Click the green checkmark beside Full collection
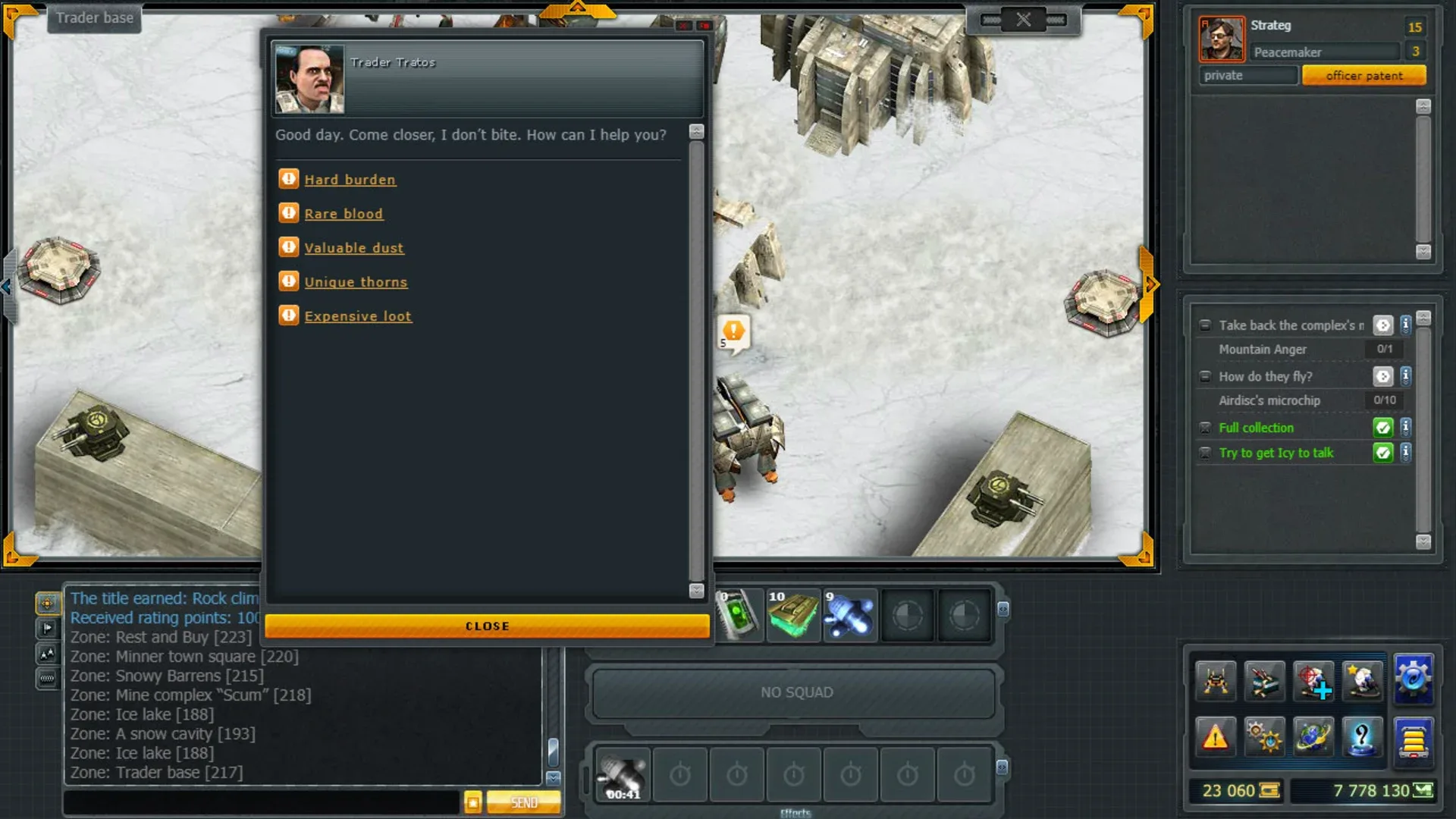The height and width of the screenshot is (819, 1456). [1382, 428]
